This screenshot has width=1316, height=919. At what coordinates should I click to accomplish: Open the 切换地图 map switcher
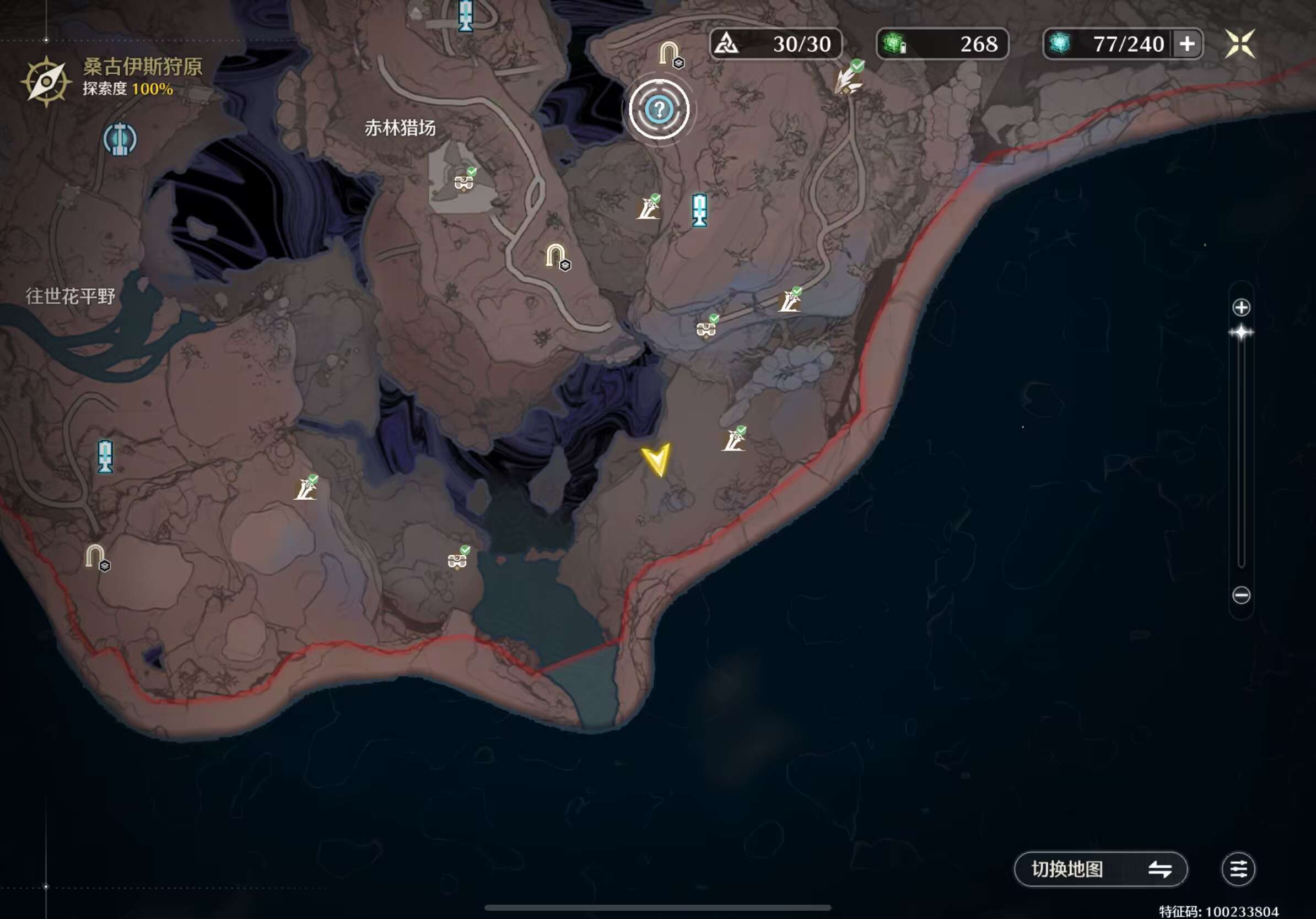(1100, 868)
